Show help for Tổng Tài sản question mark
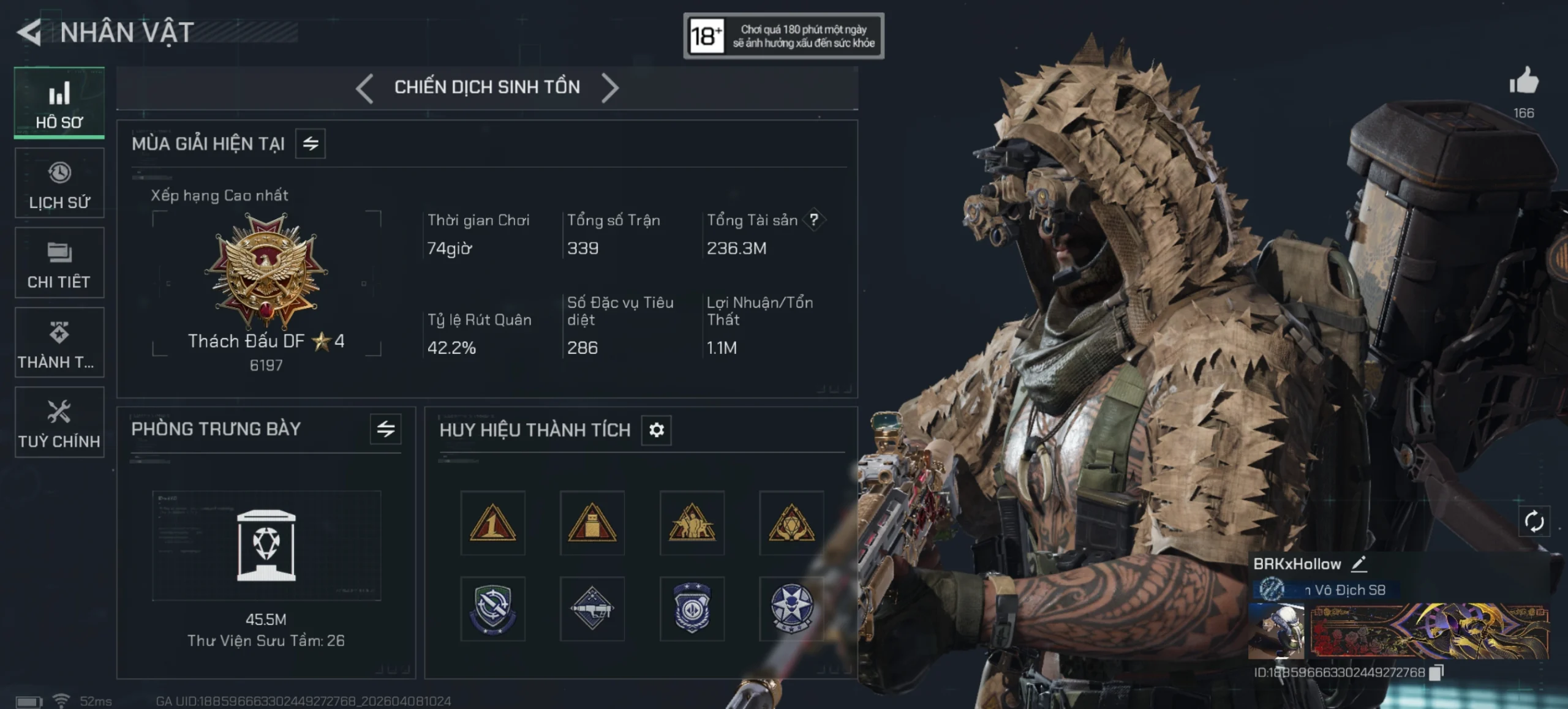The width and height of the screenshot is (1568, 709). (x=814, y=220)
